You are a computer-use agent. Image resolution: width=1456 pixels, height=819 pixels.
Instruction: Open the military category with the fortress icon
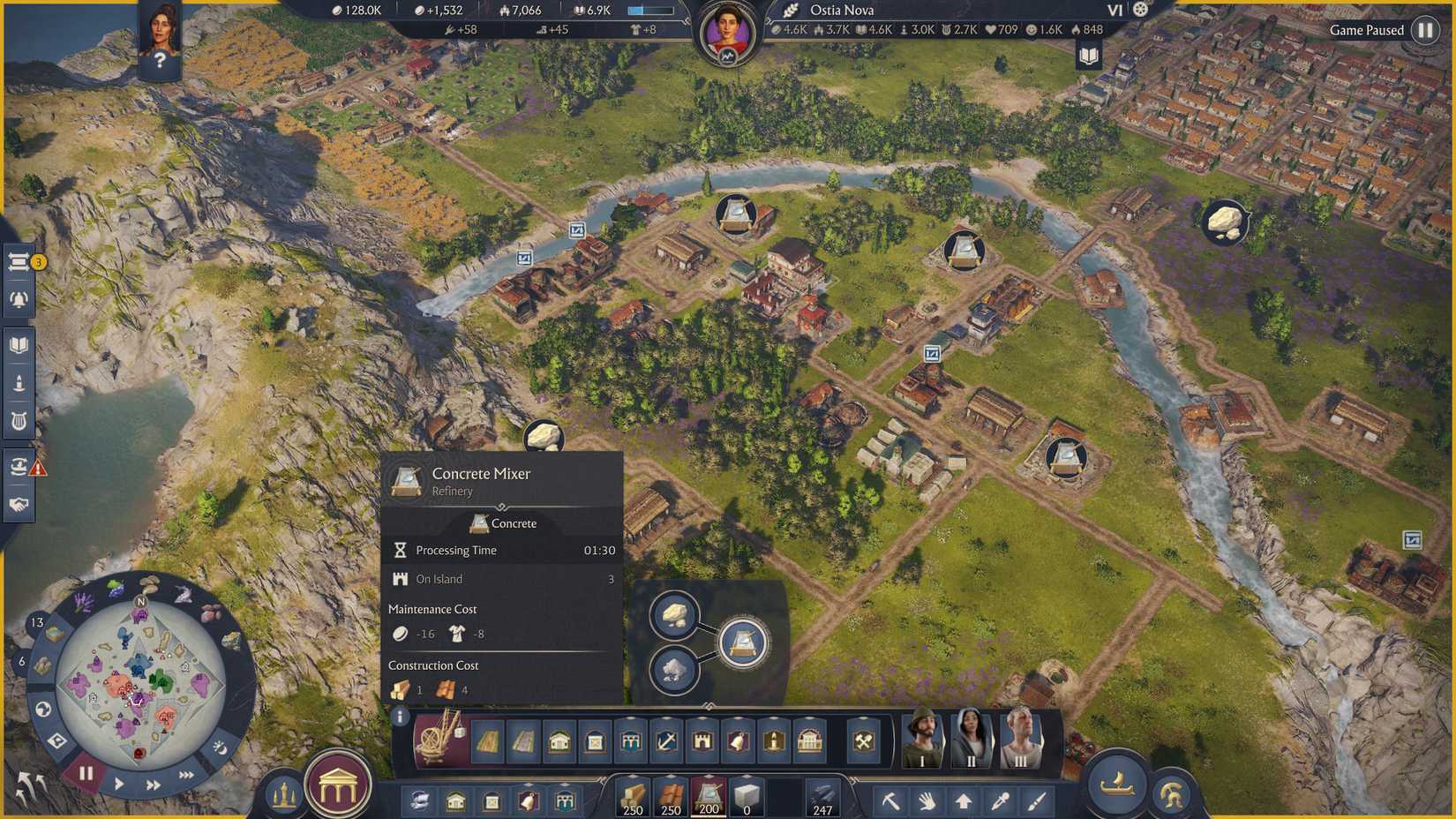pyautogui.click(x=702, y=741)
